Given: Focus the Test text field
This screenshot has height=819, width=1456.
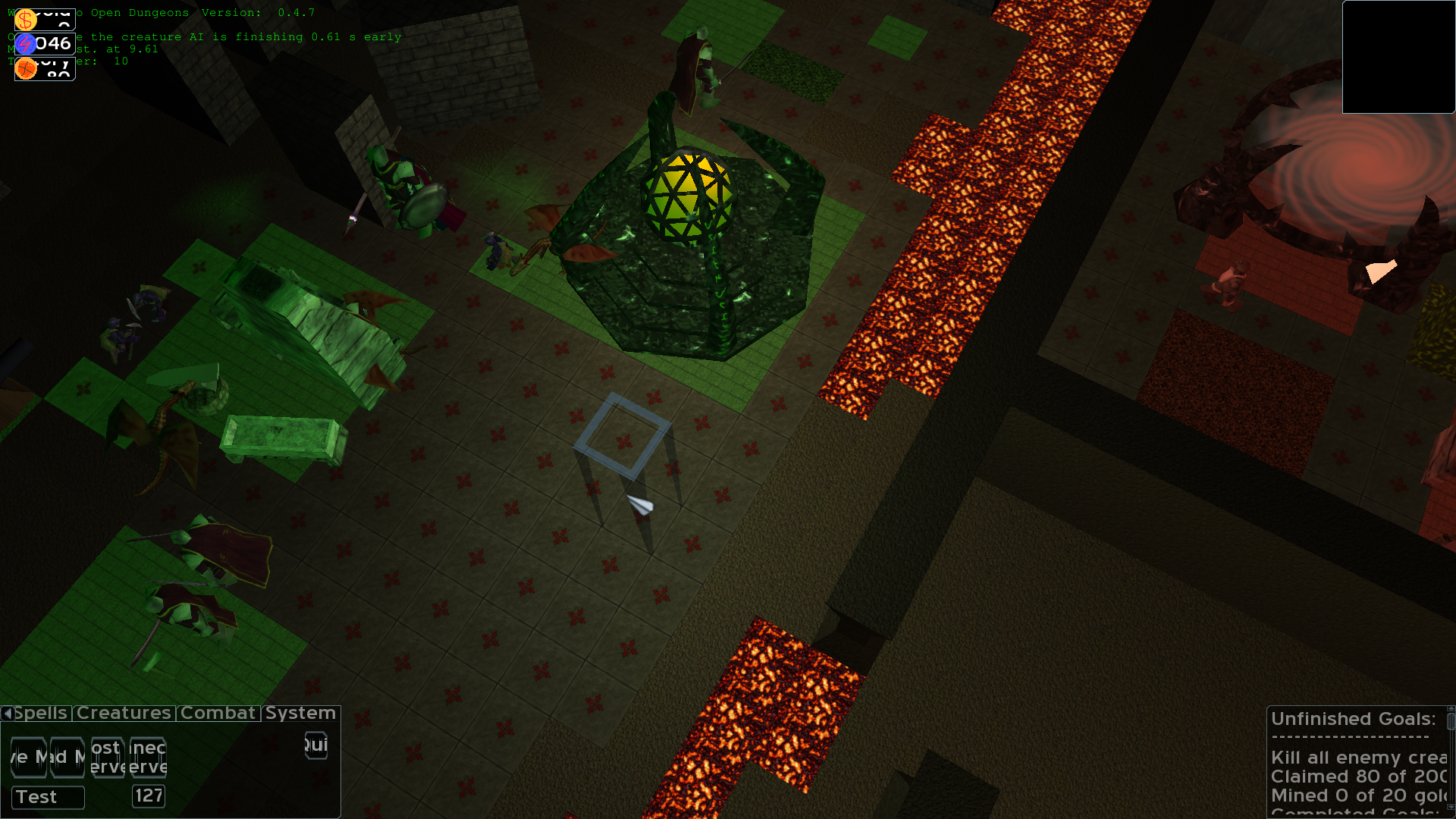Looking at the screenshot, I should pos(48,797).
